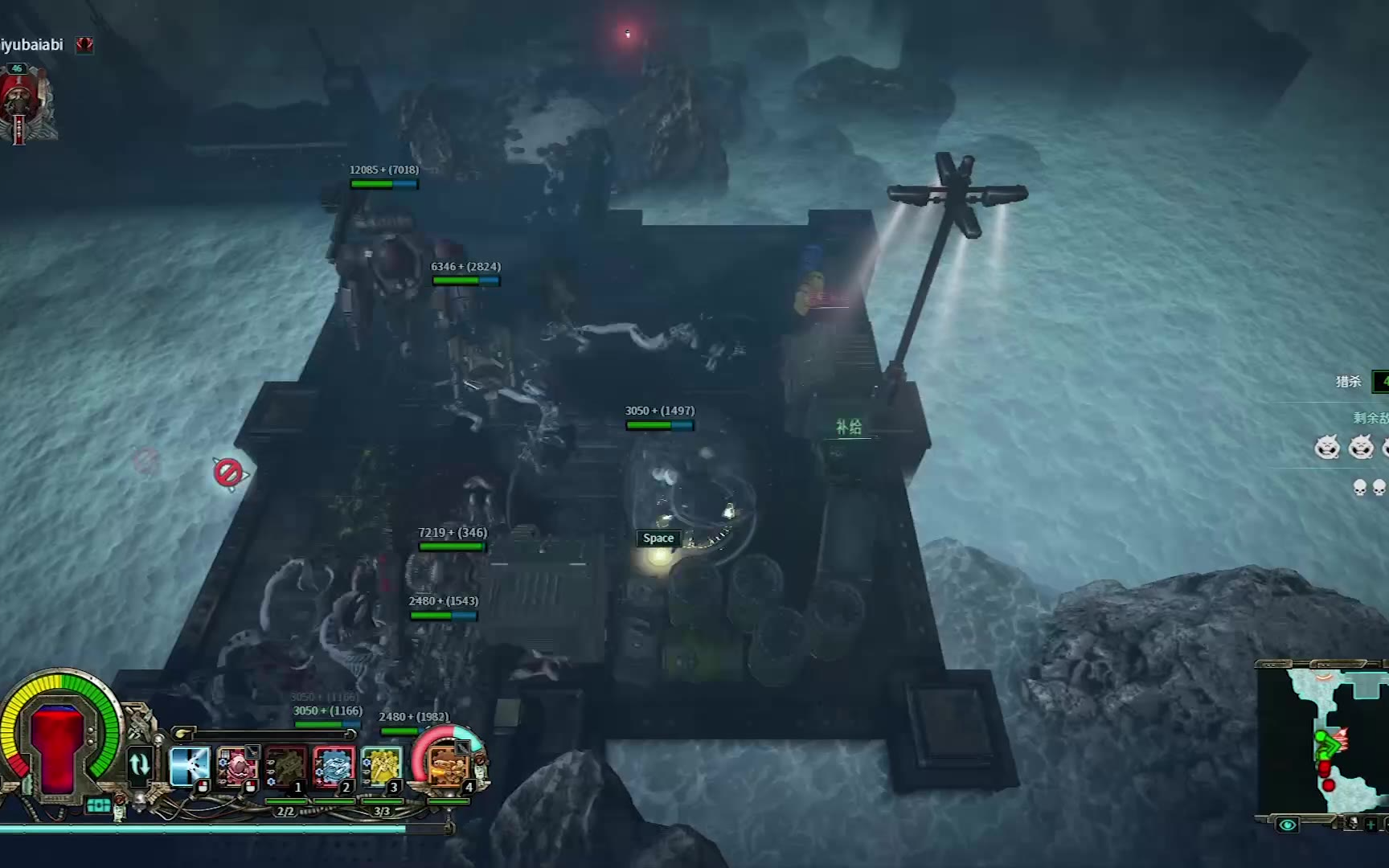Click the green supply marker label
Screen dimensions: 1389x868
tap(849, 427)
